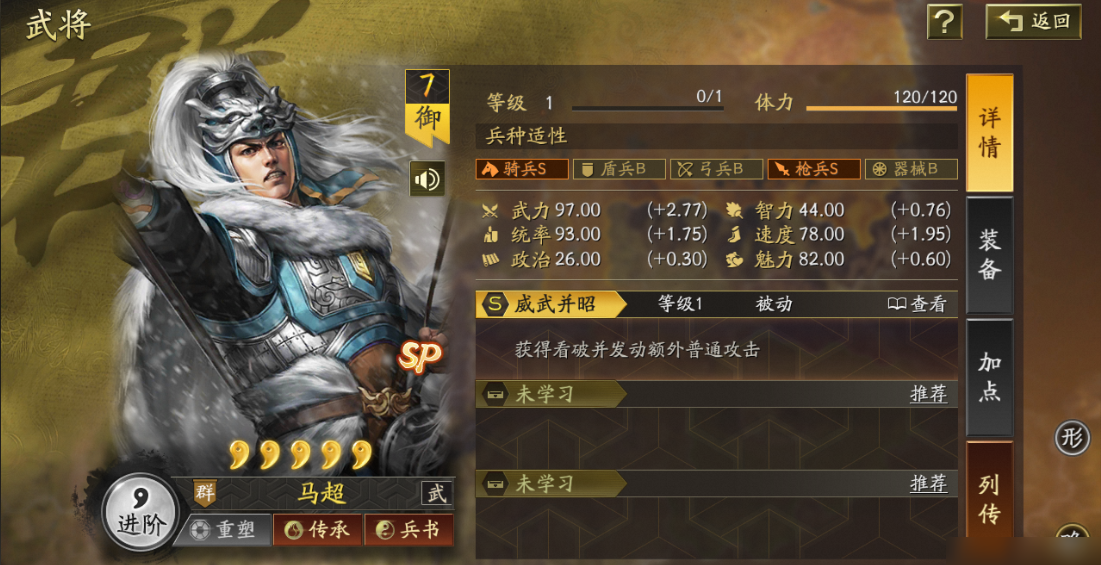Open the 装备 equipment tab
This screenshot has height=565, width=1101.
(x=989, y=255)
